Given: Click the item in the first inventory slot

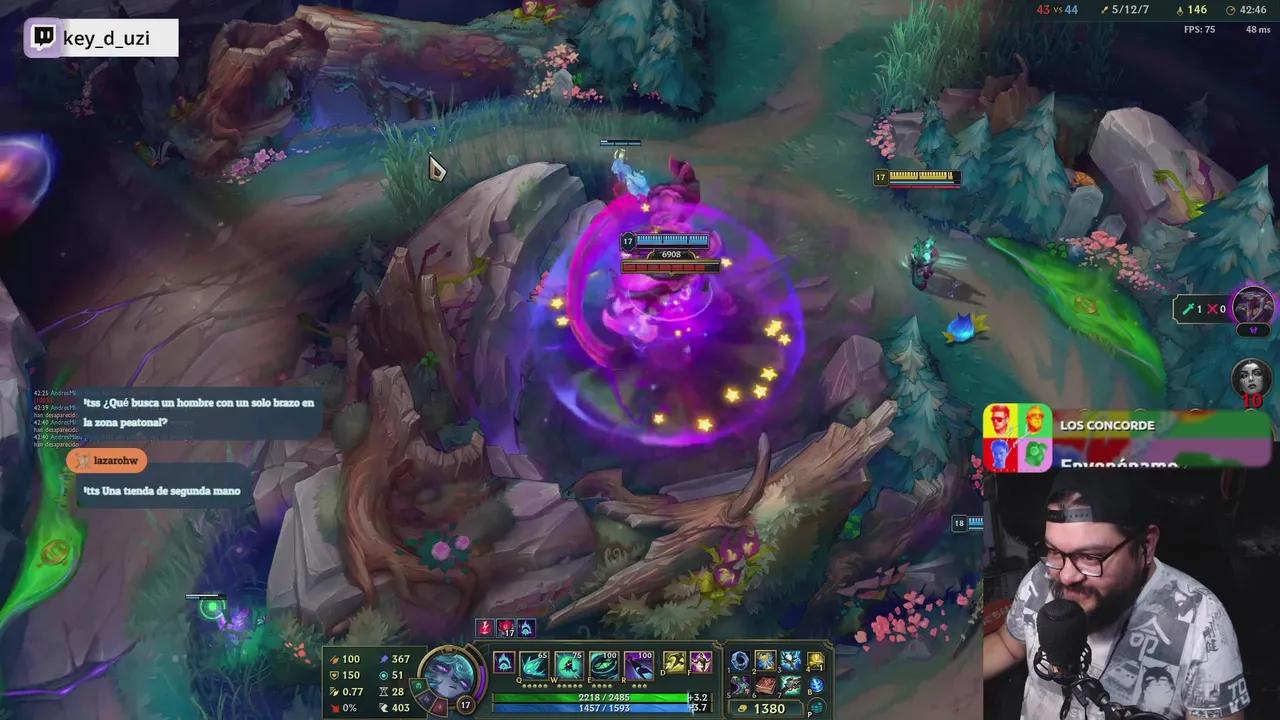Looking at the screenshot, I should 738,661.
